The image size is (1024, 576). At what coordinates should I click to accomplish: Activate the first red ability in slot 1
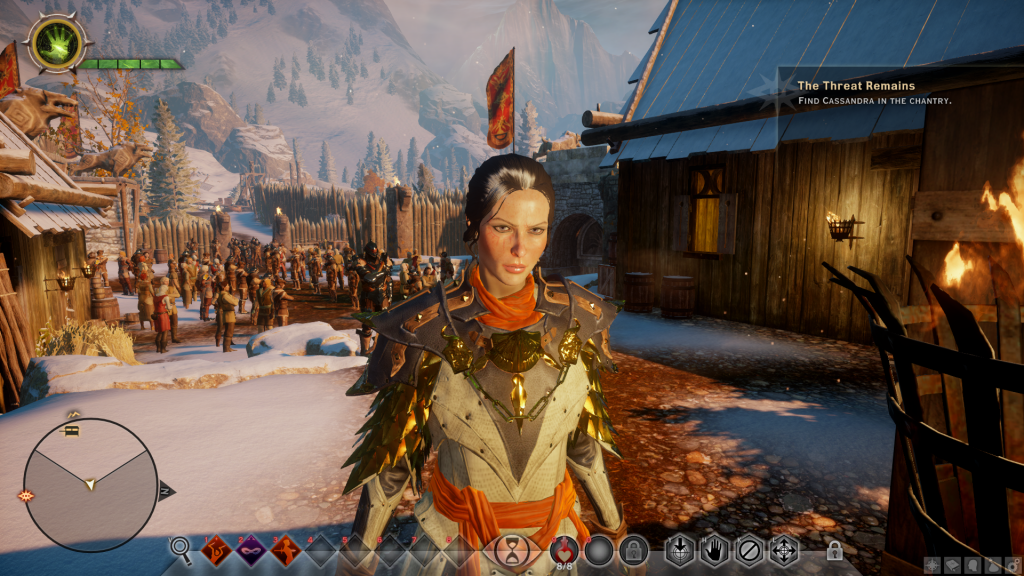[217, 549]
